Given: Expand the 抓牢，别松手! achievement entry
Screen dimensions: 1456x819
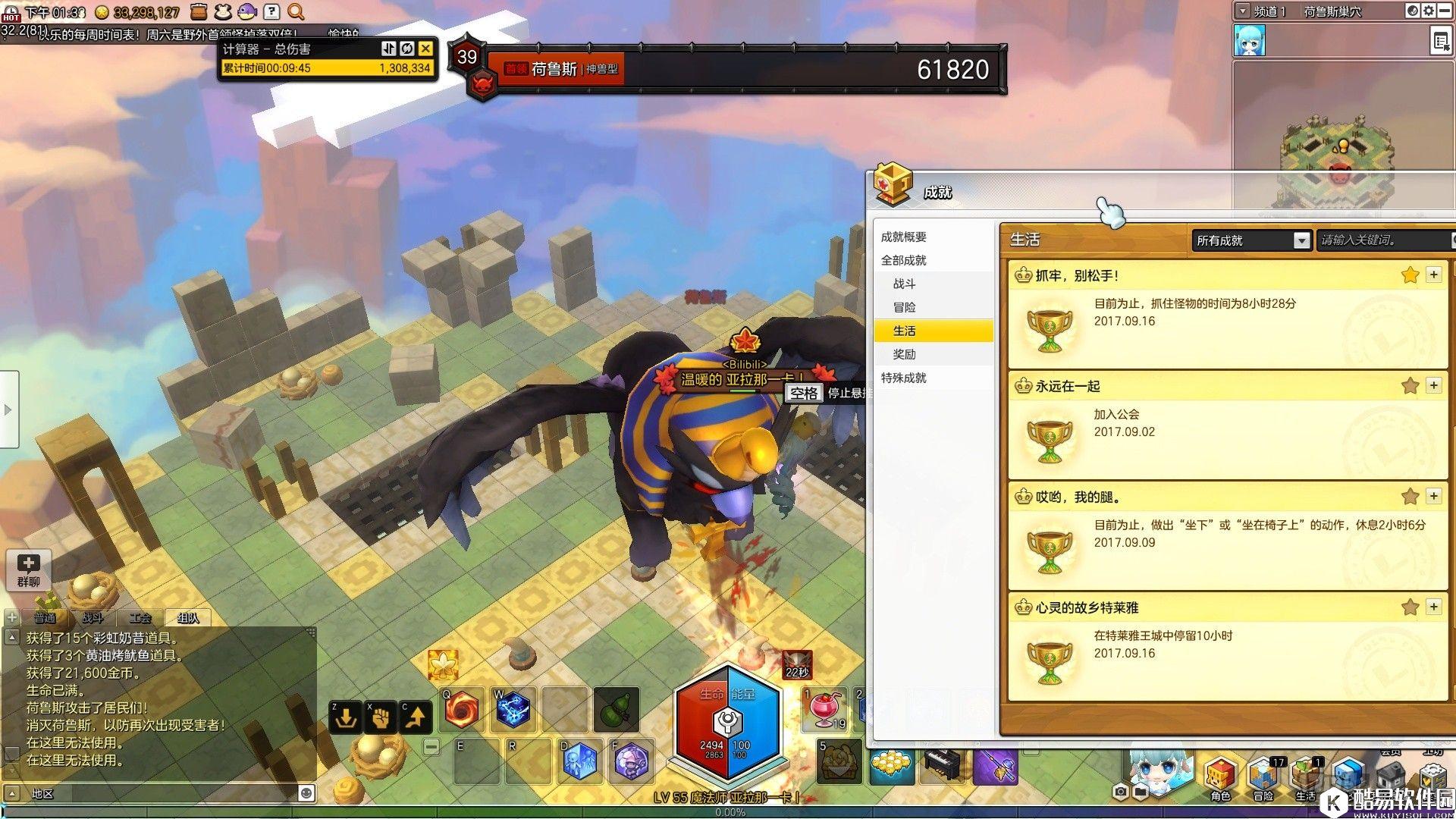Looking at the screenshot, I should (1433, 275).
